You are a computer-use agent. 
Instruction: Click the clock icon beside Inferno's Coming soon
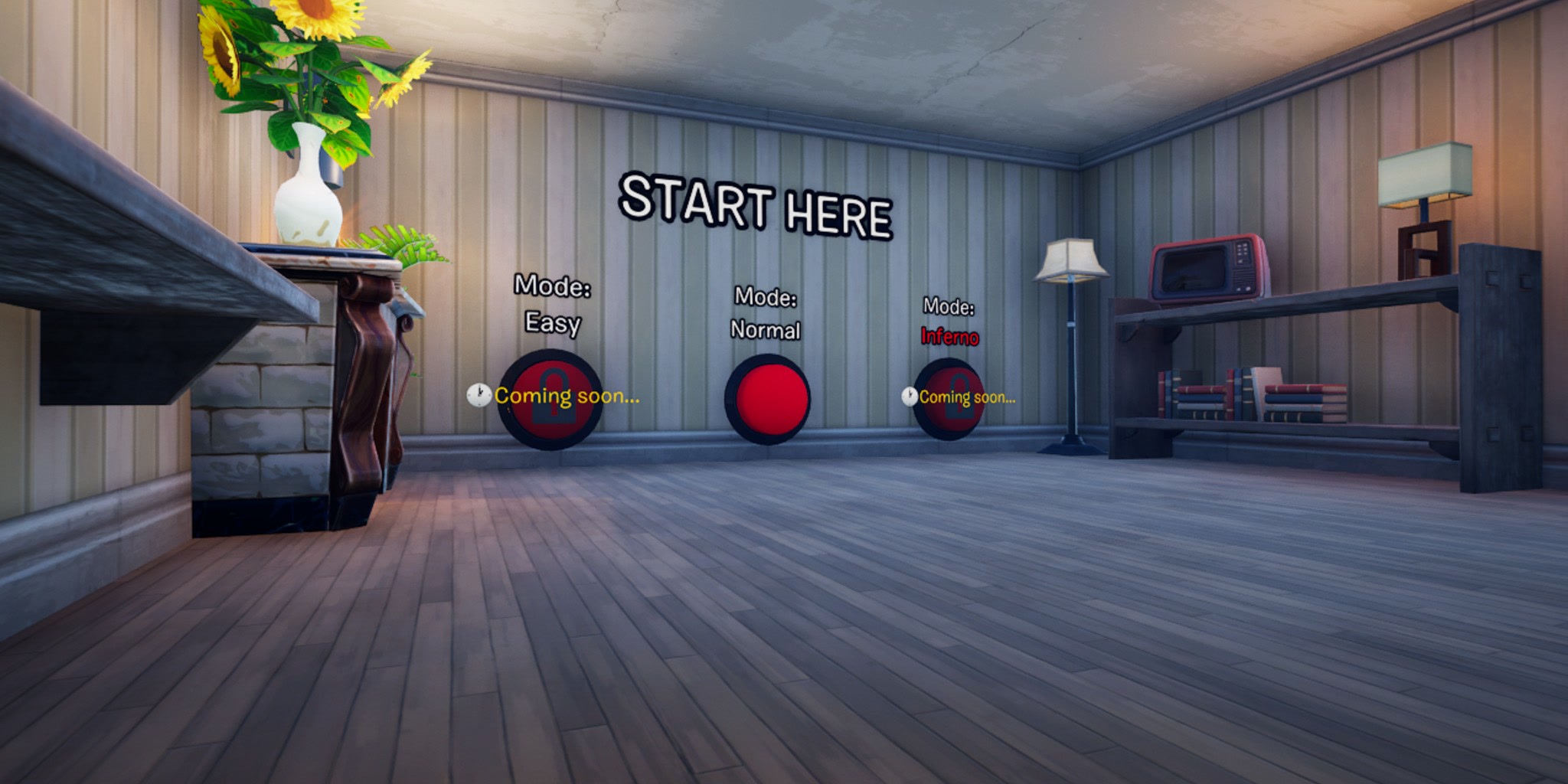click(908, 396)
